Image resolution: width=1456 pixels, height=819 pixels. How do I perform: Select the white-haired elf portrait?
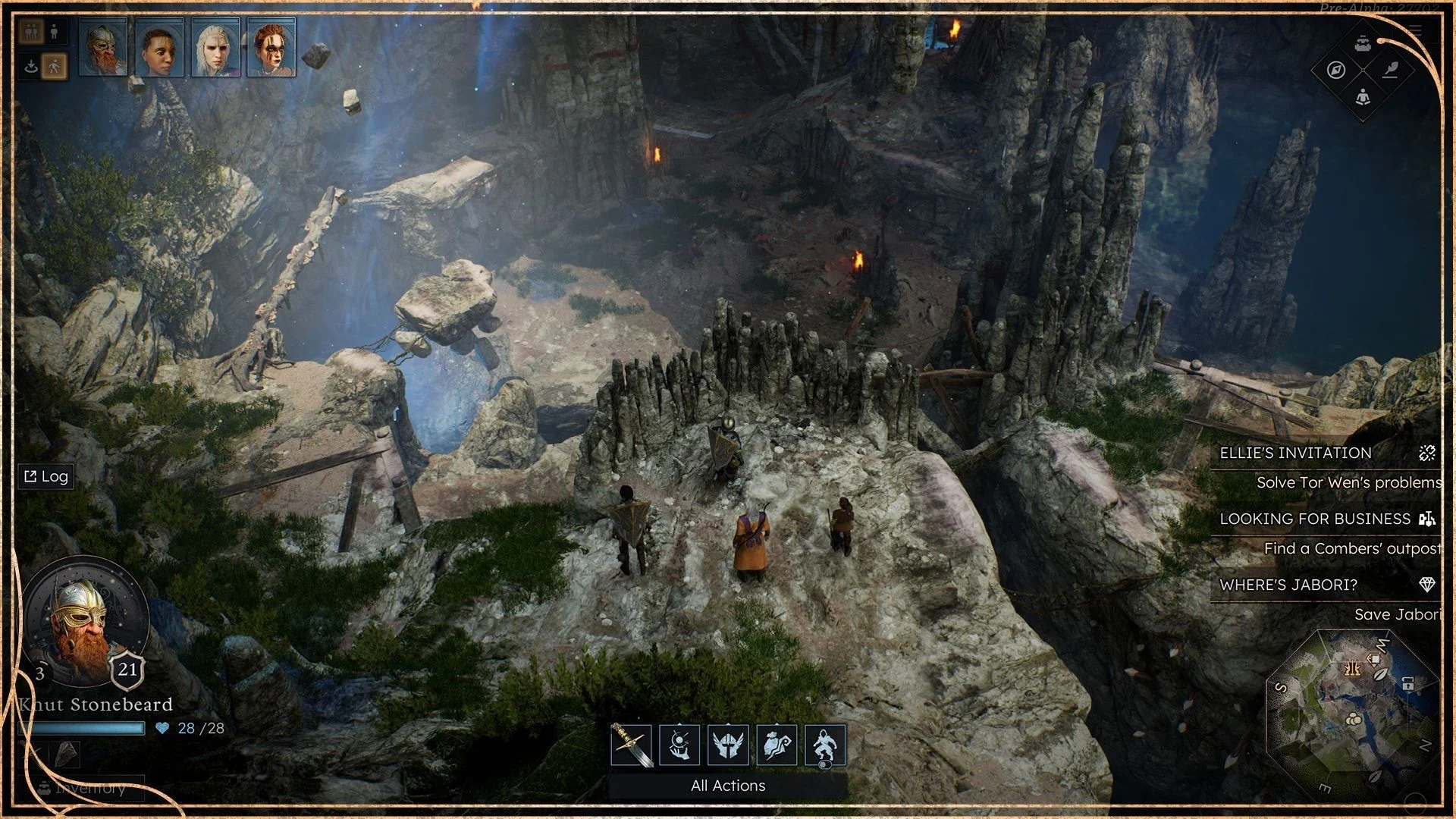click(x=215, y=48)
